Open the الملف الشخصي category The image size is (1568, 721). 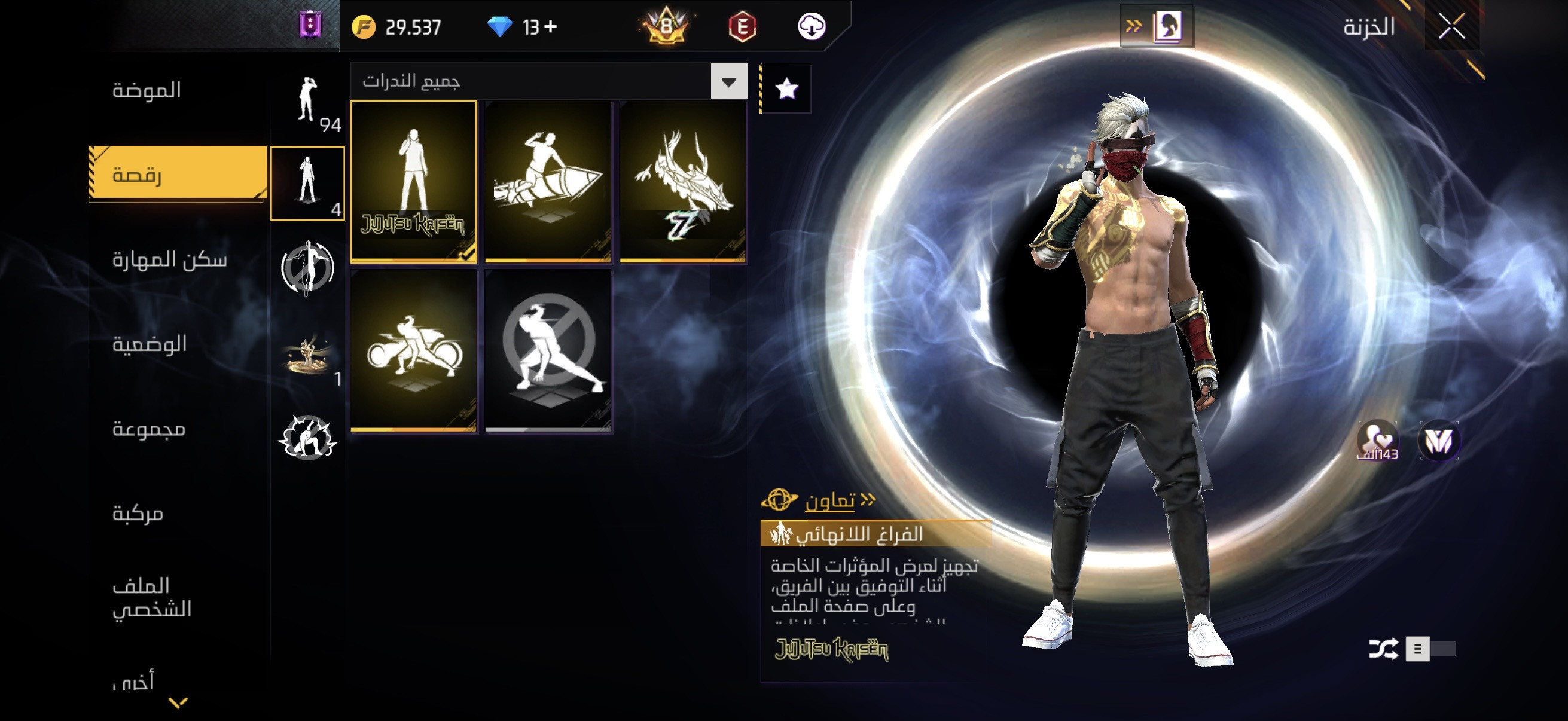151,597
